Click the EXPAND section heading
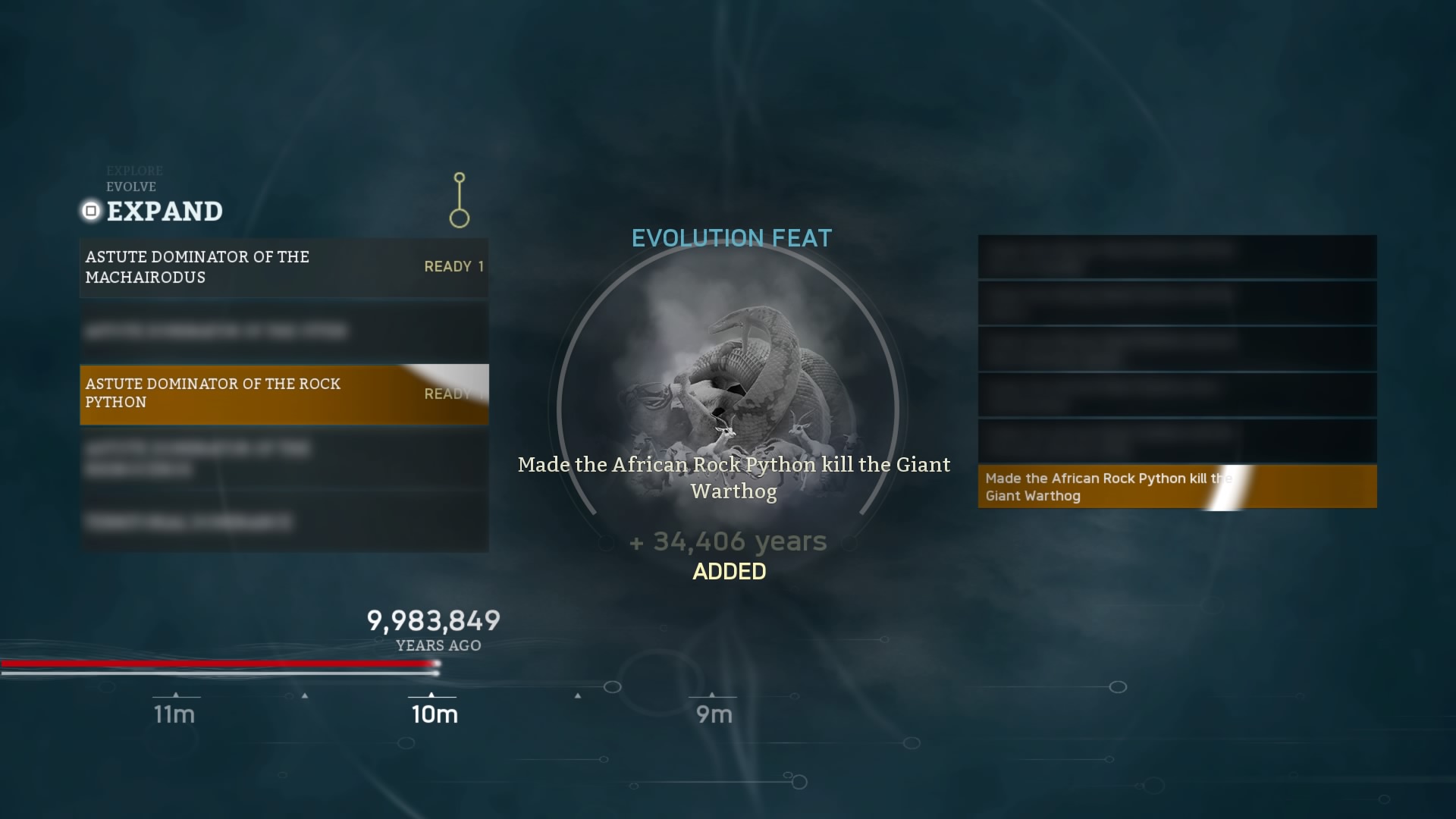Viewport: 1456px width, 819px height. [x=165, y=212]
